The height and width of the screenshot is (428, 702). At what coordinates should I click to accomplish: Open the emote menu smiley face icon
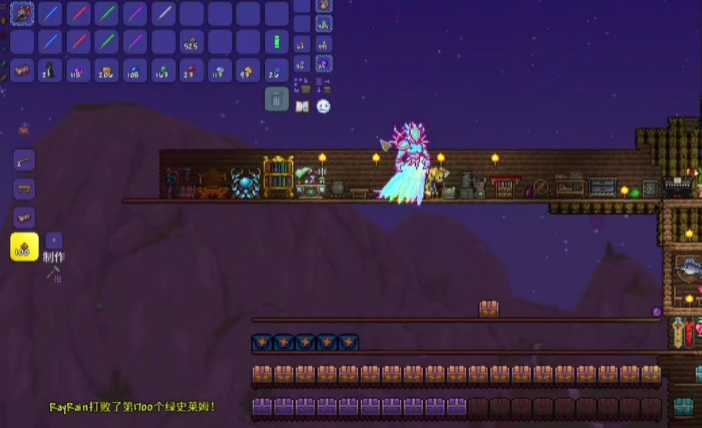pos(323,105)
